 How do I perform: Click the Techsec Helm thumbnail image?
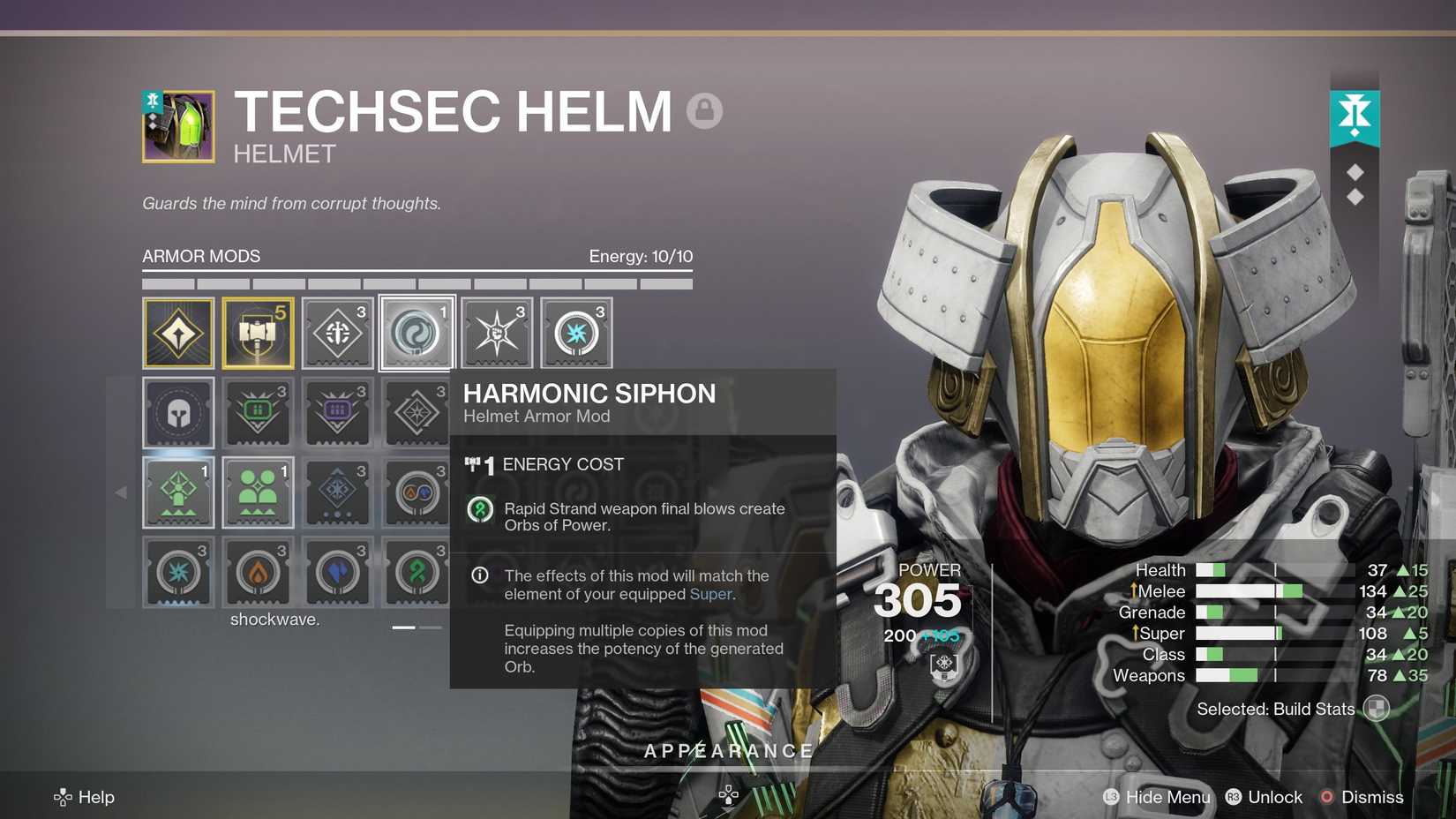pos(177,126)
